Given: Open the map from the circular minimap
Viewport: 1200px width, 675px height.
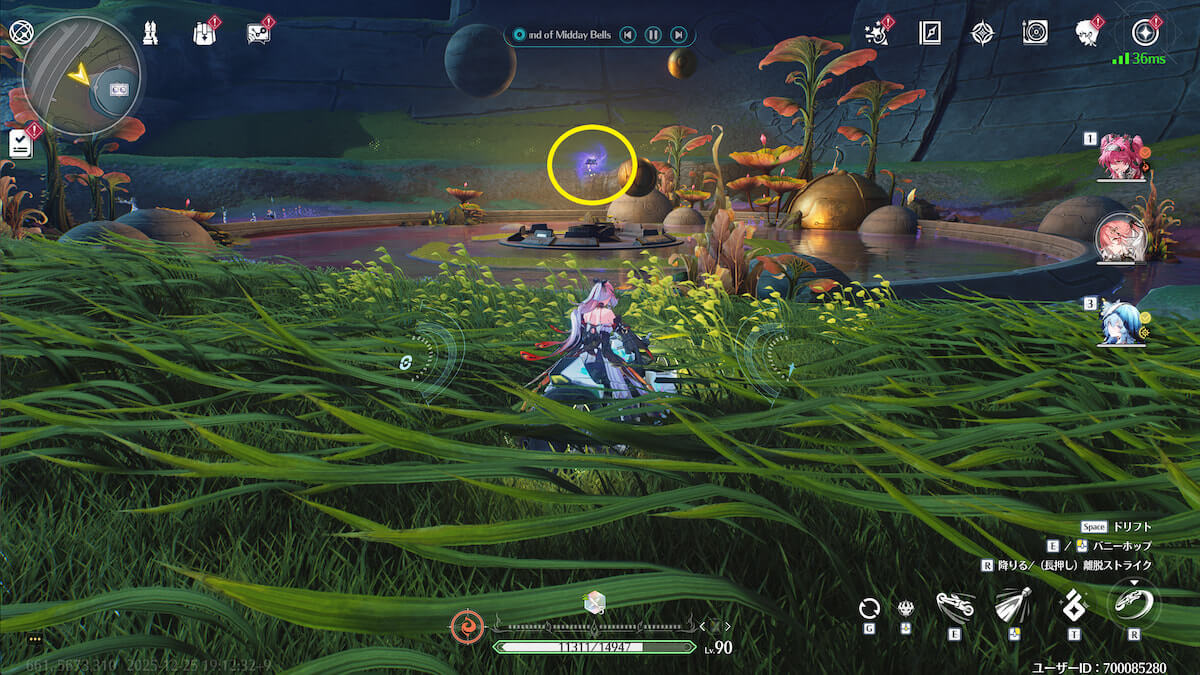Looking at the screenshot, I should coord(82,77).
